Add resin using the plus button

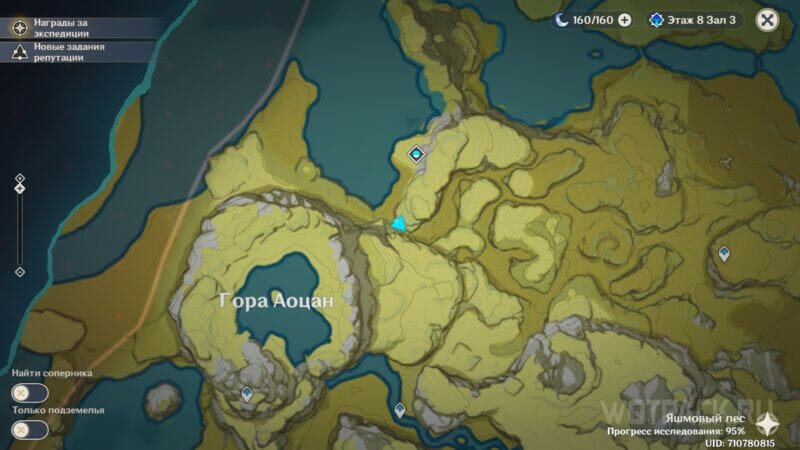(625, 19)
